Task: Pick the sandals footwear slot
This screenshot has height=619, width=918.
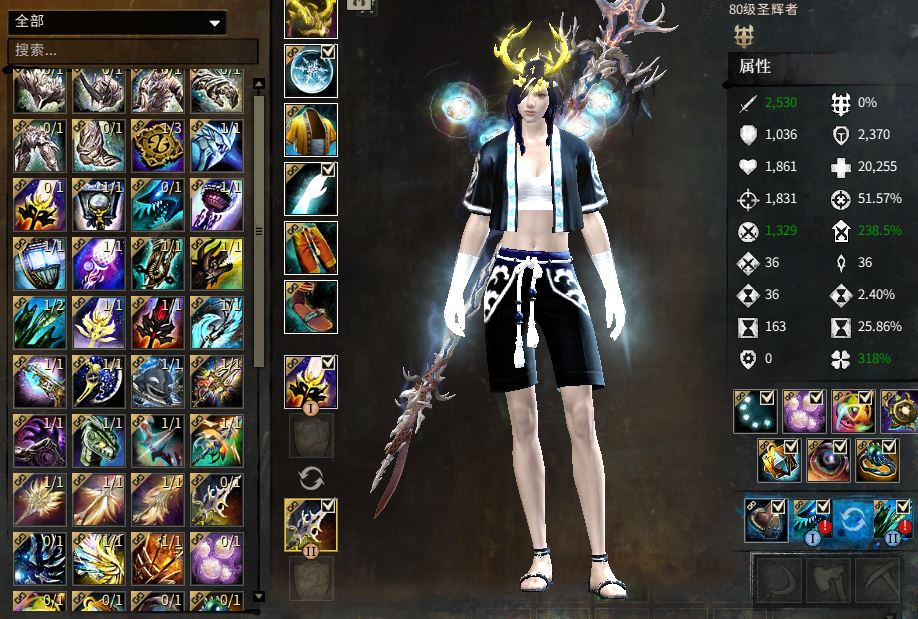Action: click(311, 306)
